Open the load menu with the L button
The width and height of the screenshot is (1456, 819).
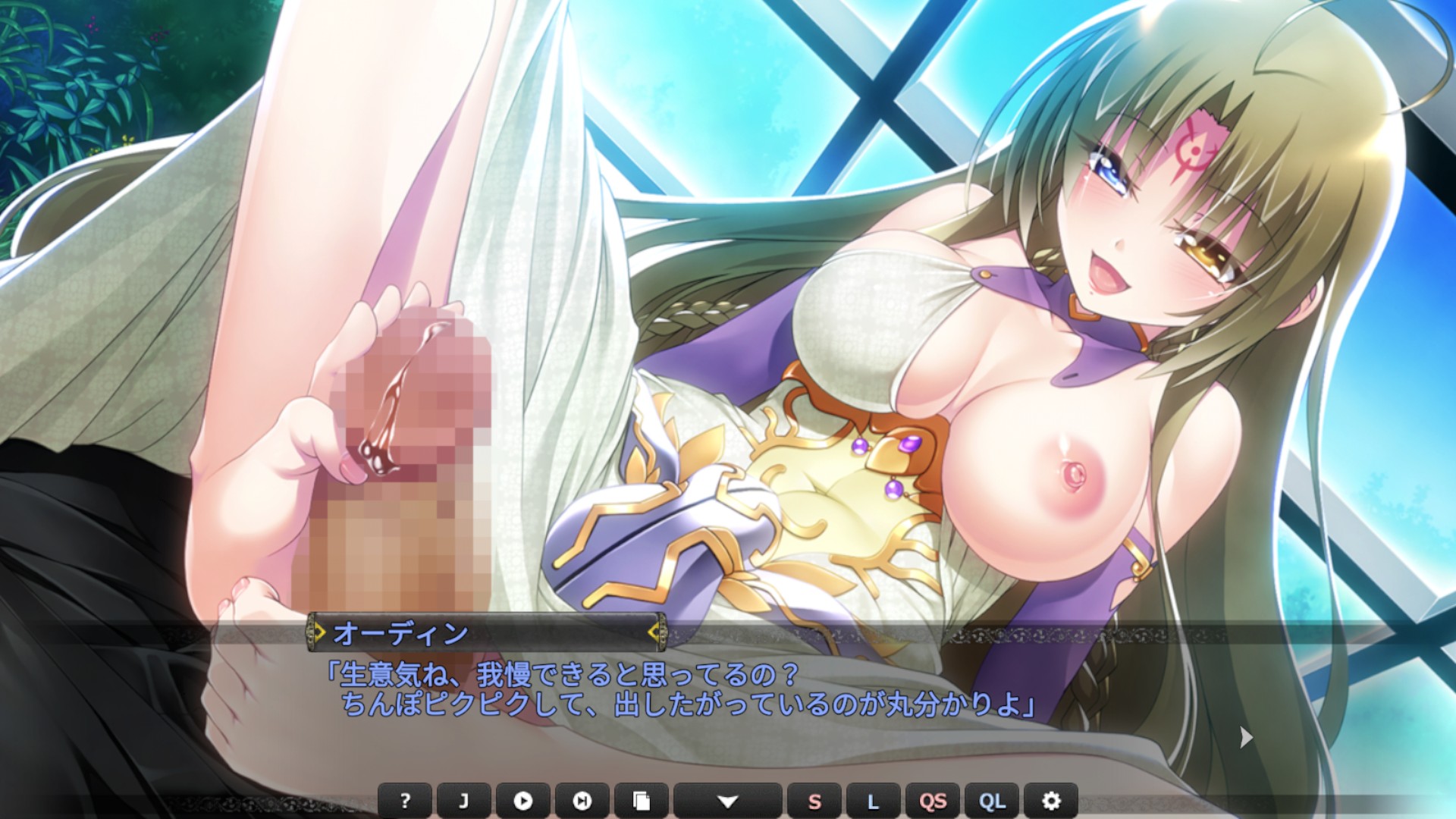(x=873, y=801)
